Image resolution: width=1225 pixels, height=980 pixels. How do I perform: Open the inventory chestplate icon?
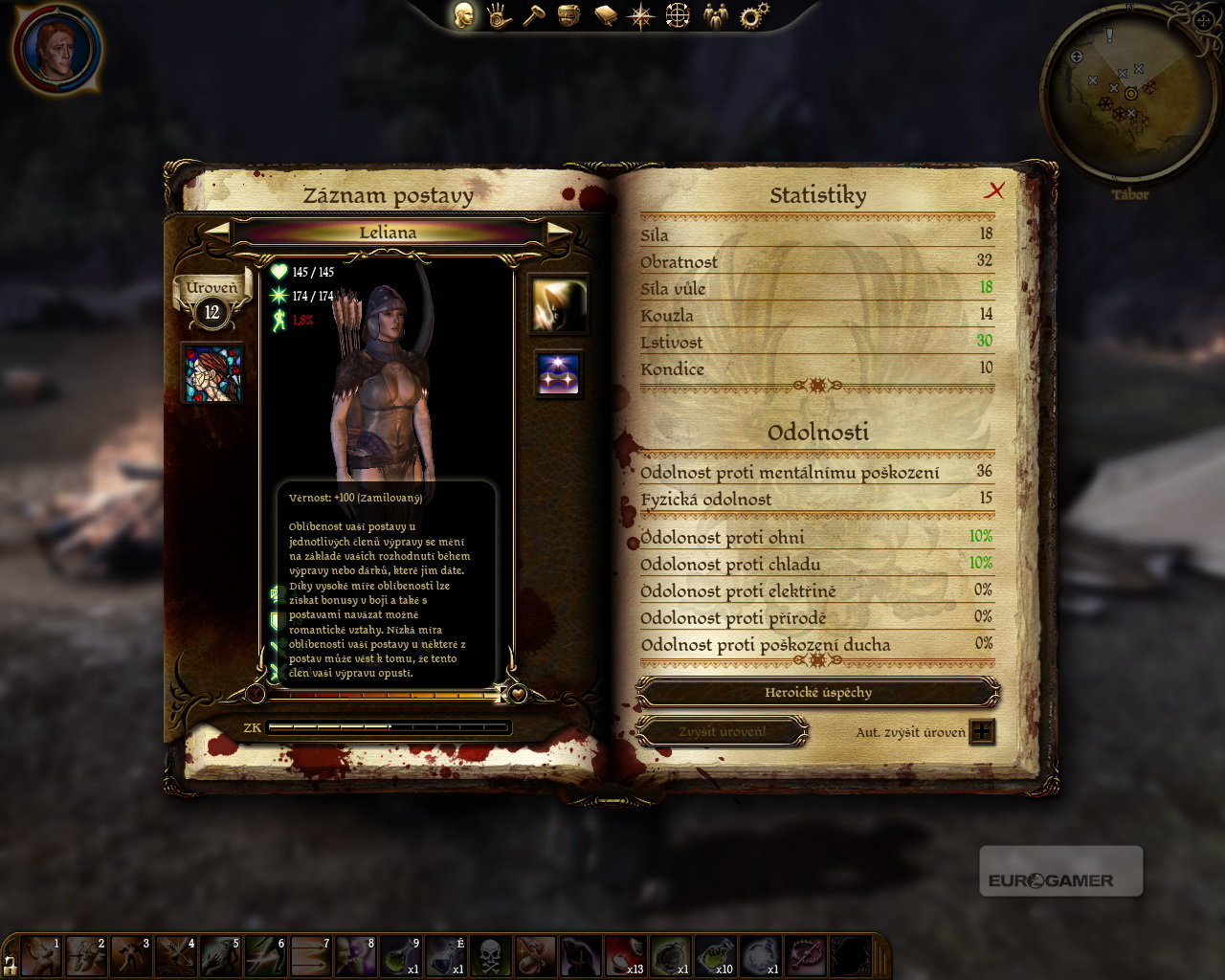pyautogui.click(x=569, y=15)
